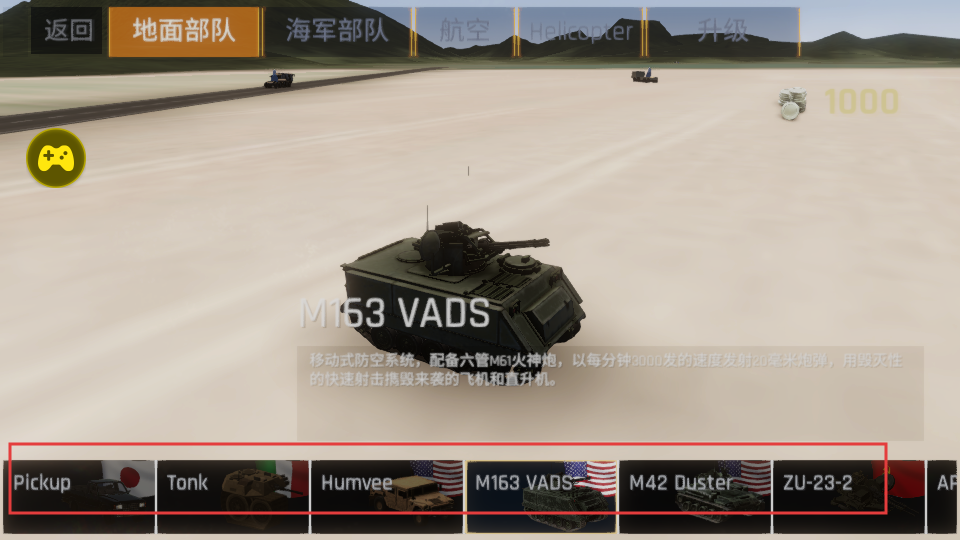Choose the M42 Duster card
The width and height of the screenshot is (960, 540).
click(695, 496)
